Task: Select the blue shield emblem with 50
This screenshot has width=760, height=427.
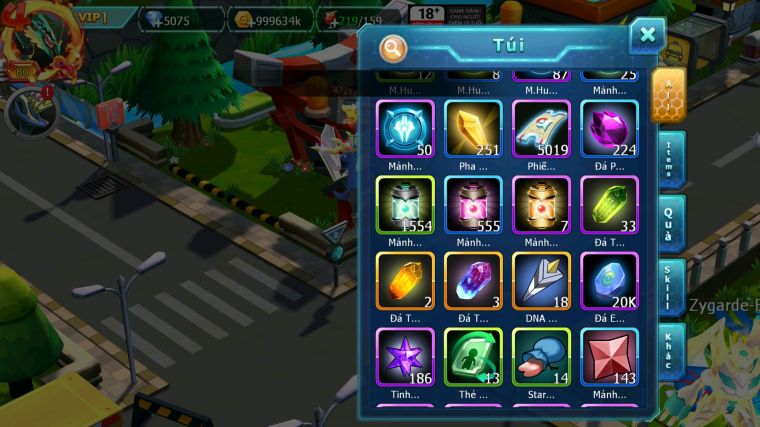Action: [405, 129]
